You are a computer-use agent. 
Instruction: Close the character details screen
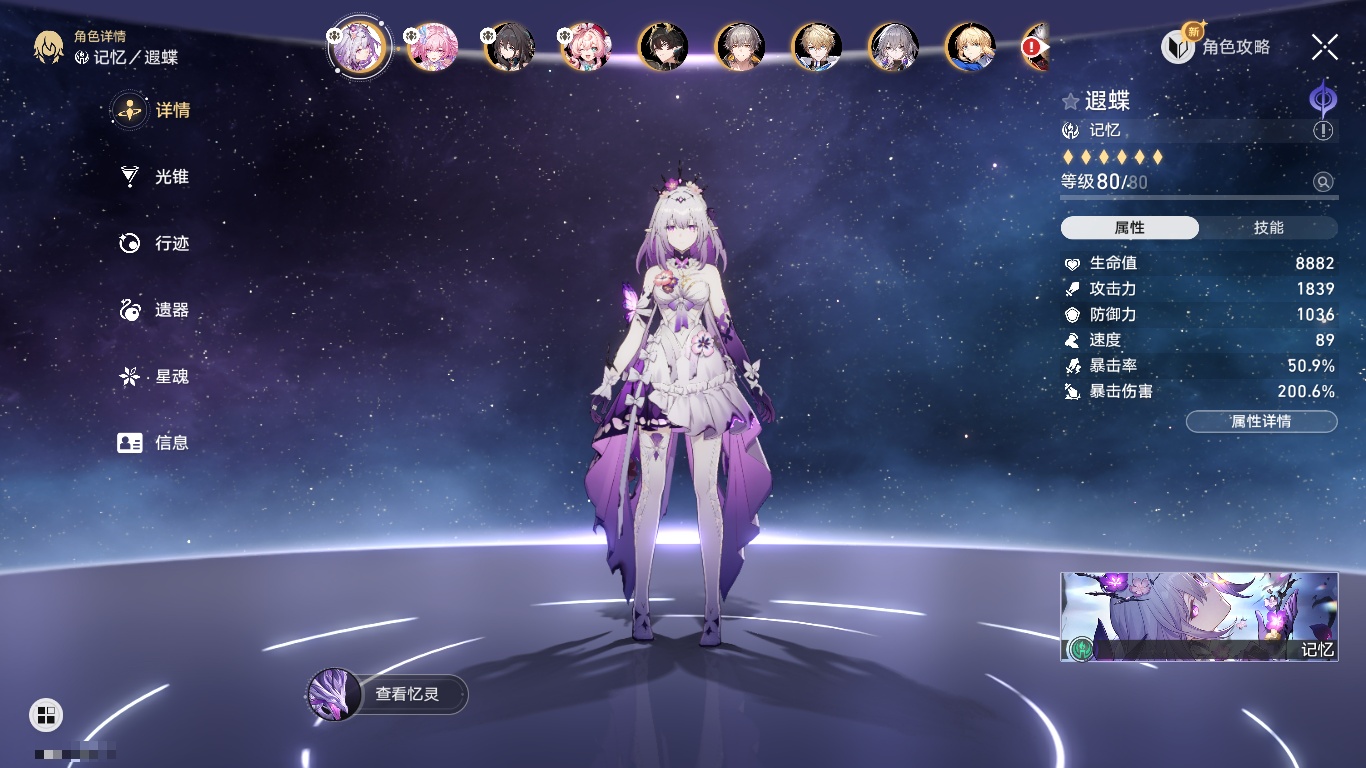point(1325,47)
